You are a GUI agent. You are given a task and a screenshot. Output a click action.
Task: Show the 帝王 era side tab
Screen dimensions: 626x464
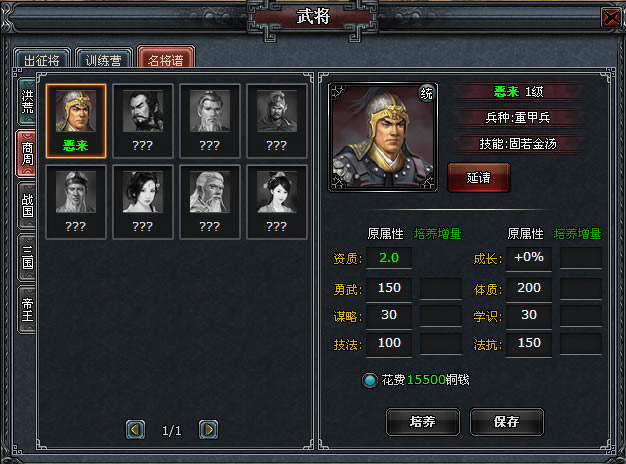(x=27, y=310)
